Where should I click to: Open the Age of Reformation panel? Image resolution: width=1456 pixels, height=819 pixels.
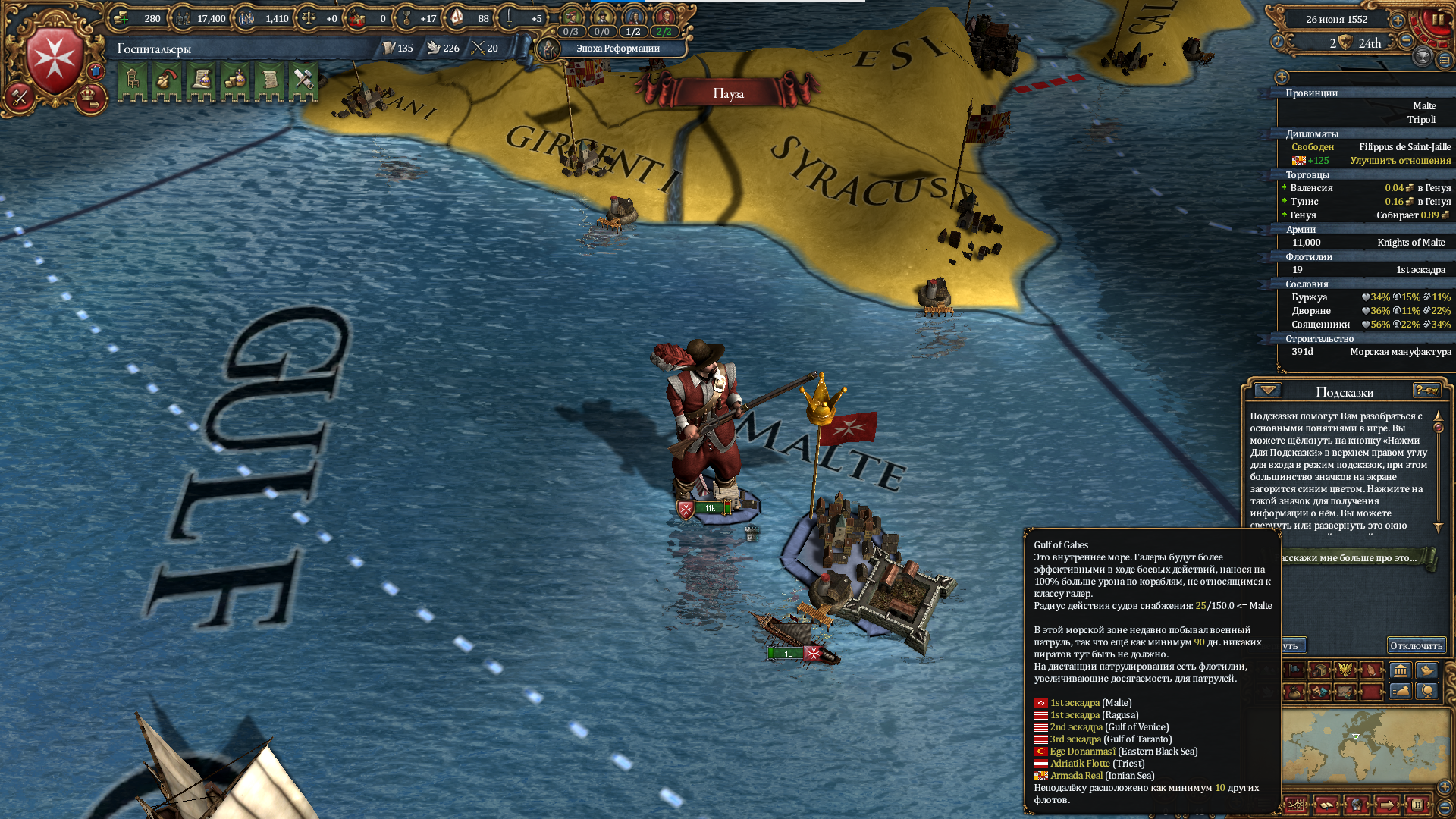[x=617, y=49]
